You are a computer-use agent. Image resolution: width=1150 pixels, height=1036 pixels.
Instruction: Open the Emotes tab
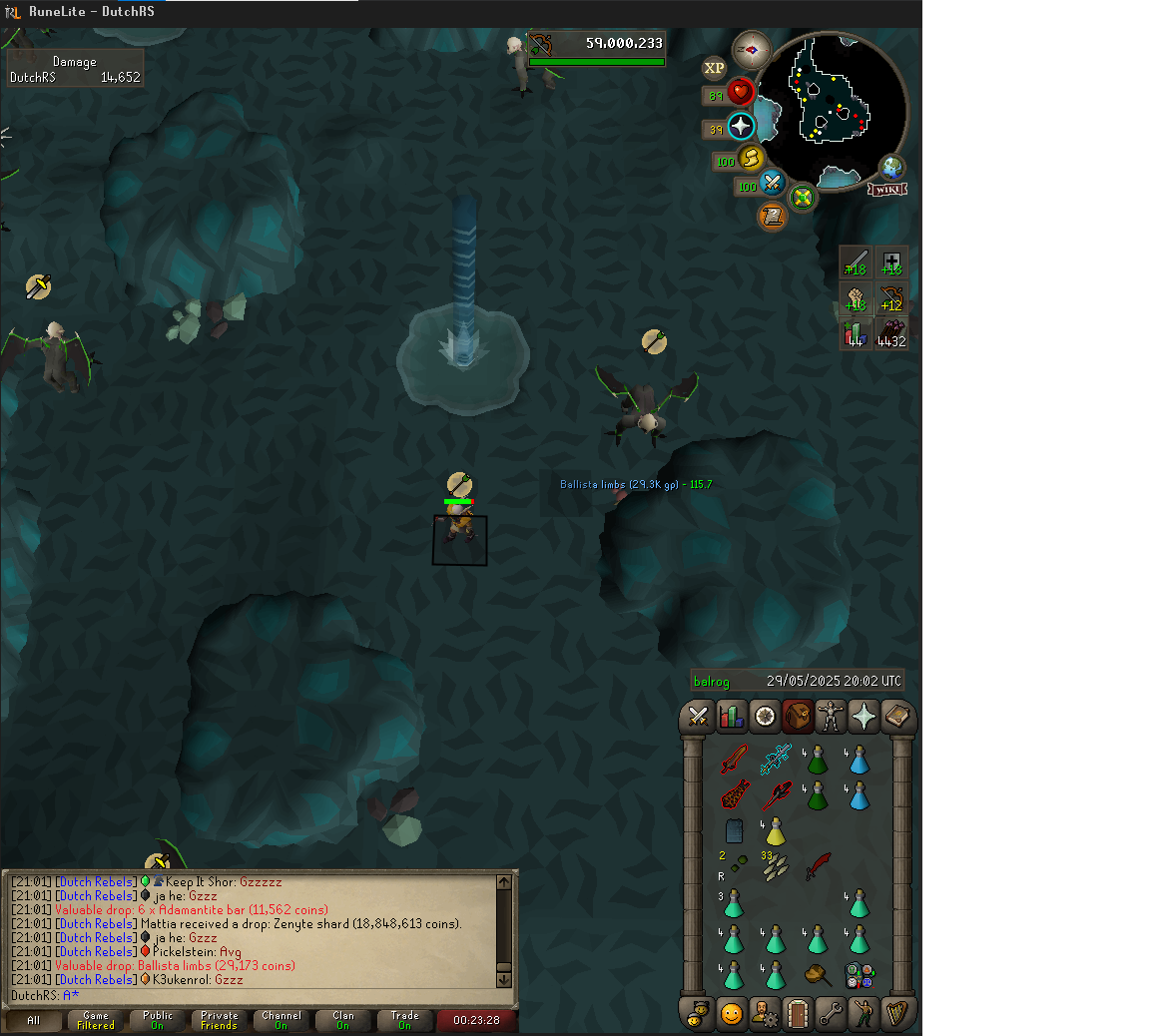[864, 1014]
